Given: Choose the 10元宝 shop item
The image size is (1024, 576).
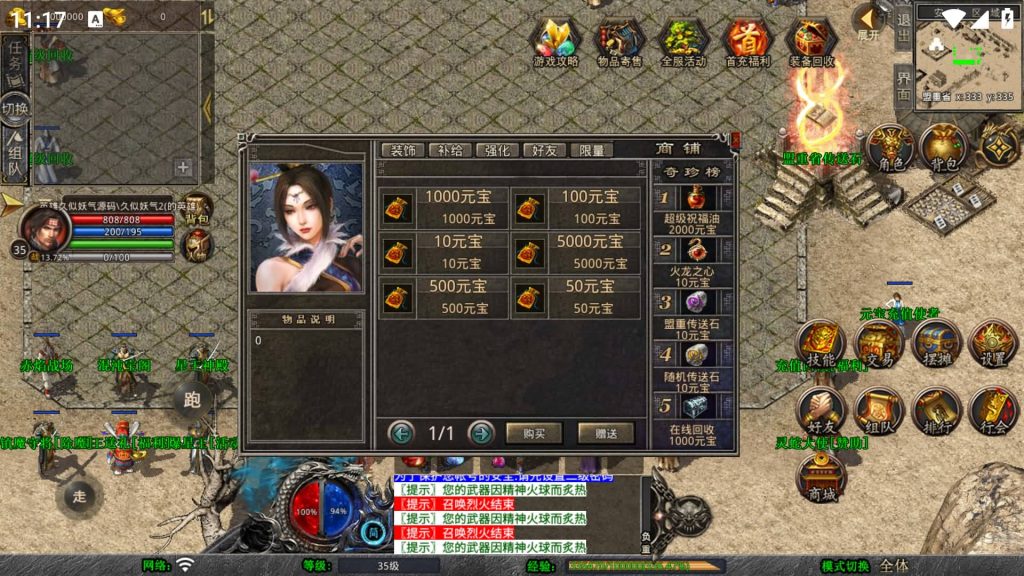Looking at the screenshot, I should 444,251.
